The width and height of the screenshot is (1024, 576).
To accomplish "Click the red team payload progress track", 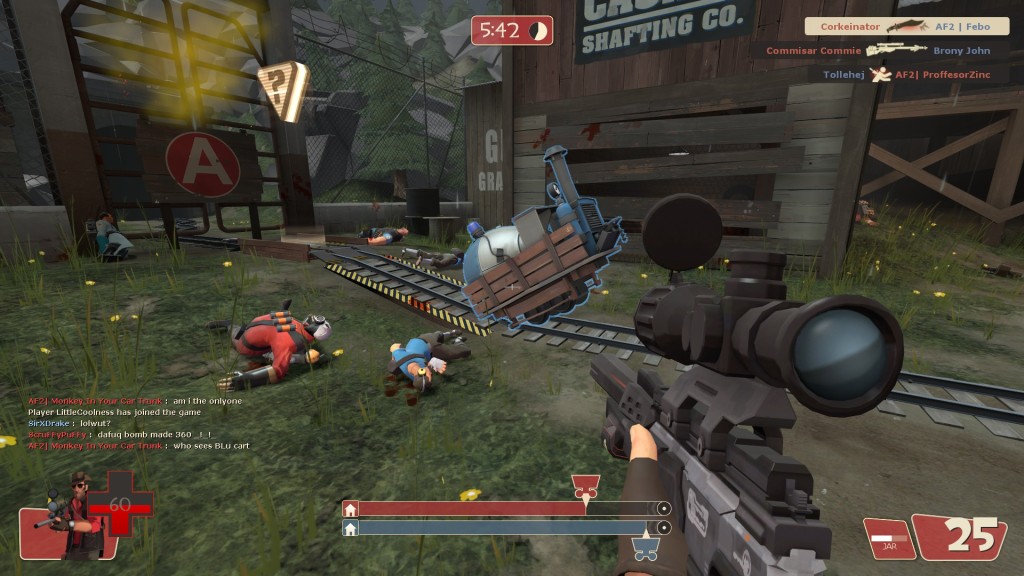I will pyautogui.click(x=506, y=509).
